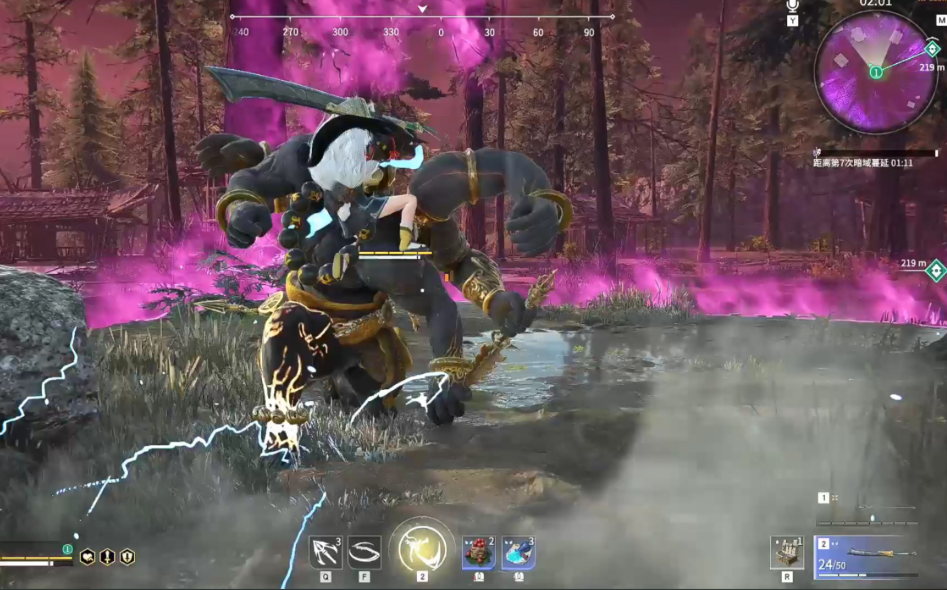The width and height of the screenshot is (947, 590).
Task: Toggle the microphone voice chat icon
Action: tap(792, 7)
